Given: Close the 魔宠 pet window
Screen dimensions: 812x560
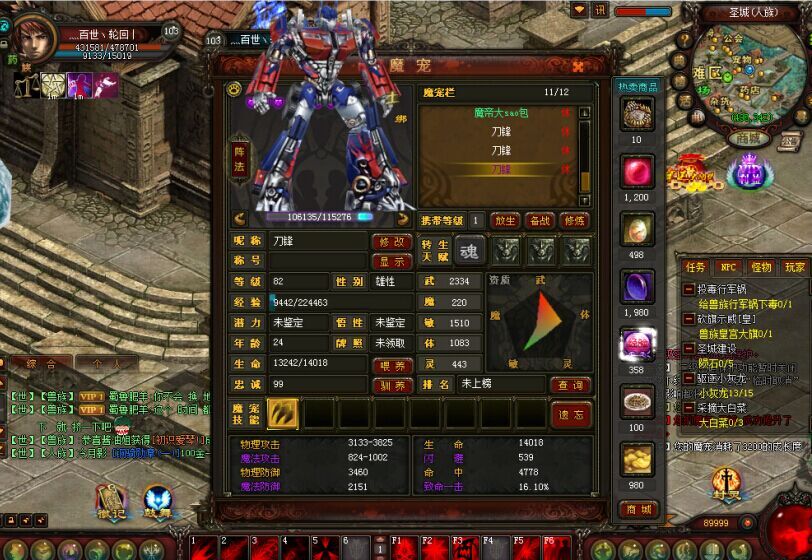Looking at the screenshot, I should click(x=578, y=66).
